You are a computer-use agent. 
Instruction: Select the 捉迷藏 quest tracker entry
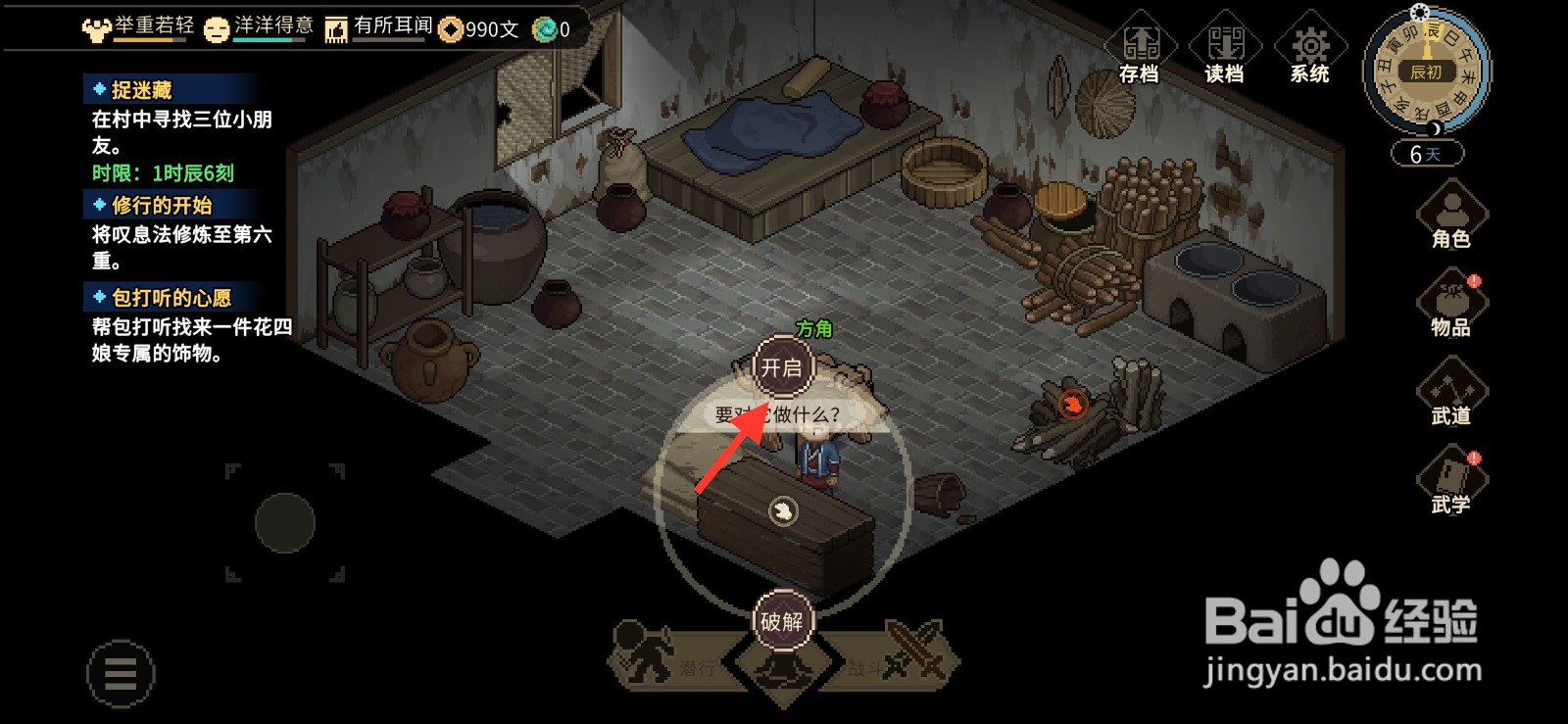[142, 90]
